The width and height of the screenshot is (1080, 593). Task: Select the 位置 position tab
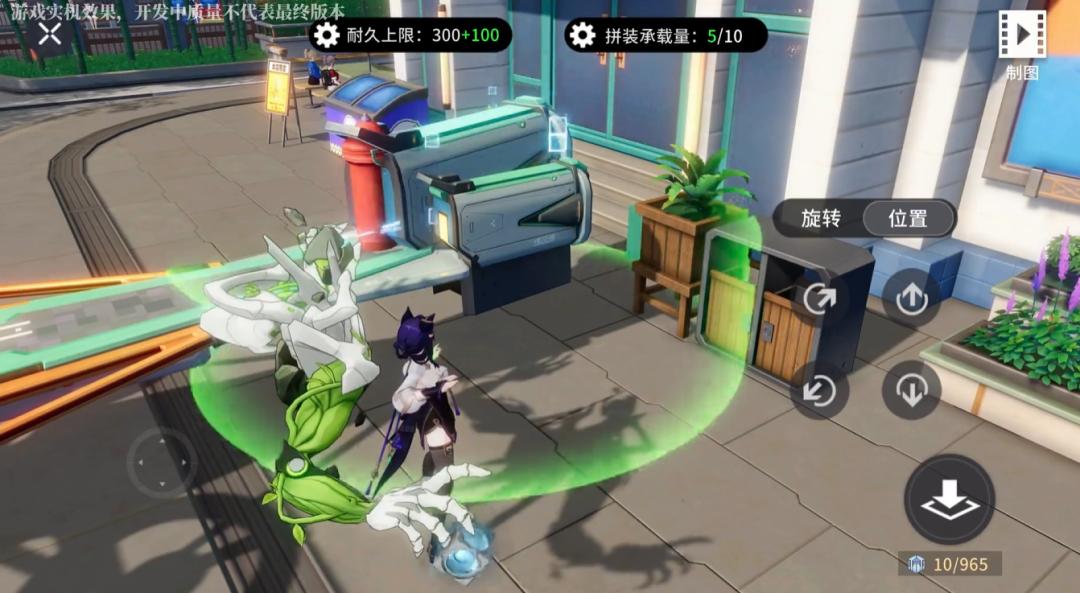point(908,218)
